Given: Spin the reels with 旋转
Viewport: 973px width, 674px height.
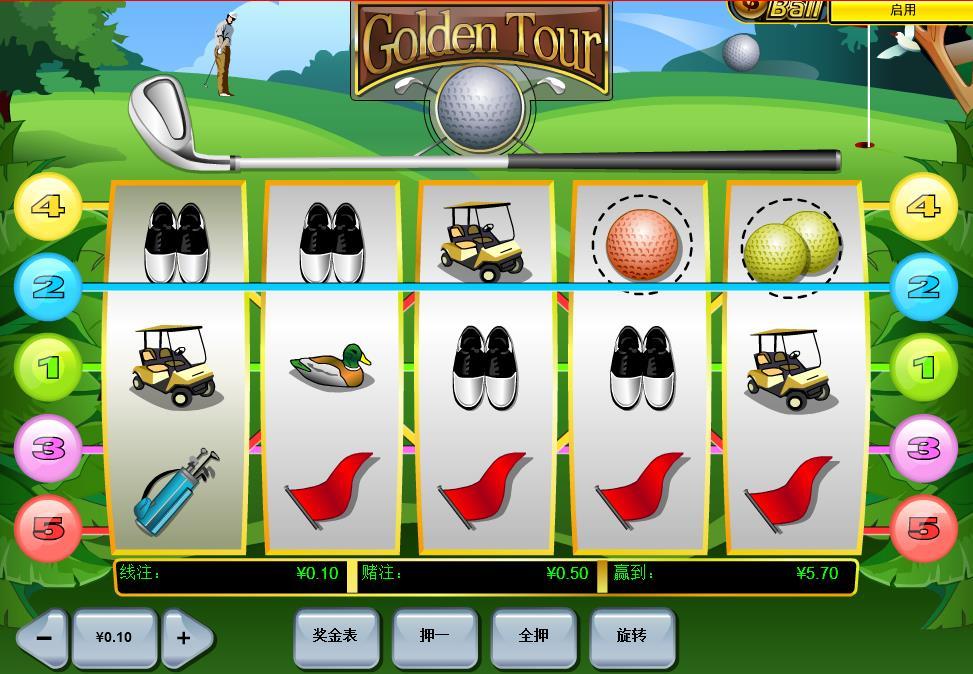Looking at the screenshot, I should pos(631,636).
